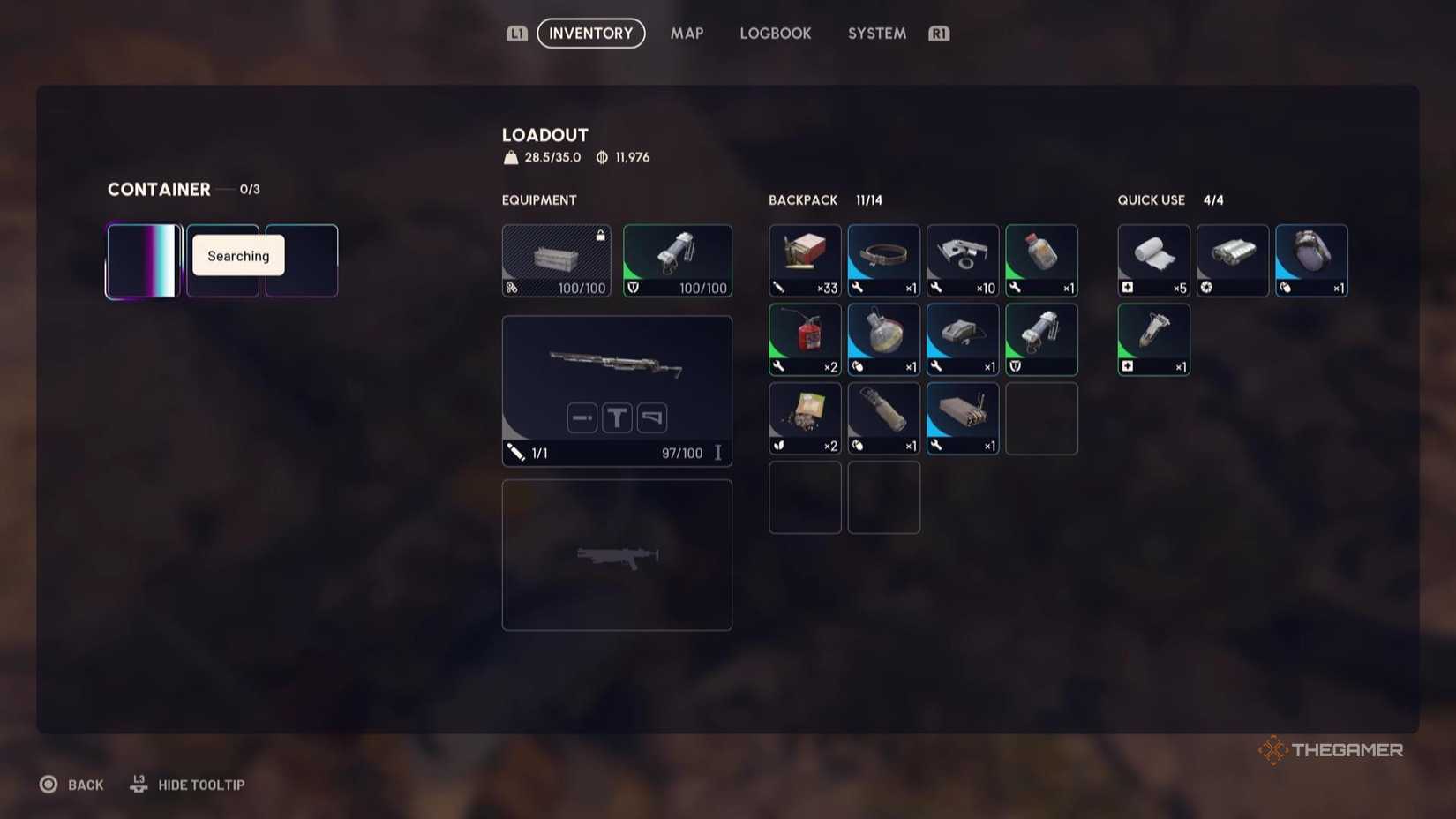The width and height of the screenshot is (1456, 819).
Task: Select the bandage roll in Quick Use
Action: click(x=1153, y=259)
